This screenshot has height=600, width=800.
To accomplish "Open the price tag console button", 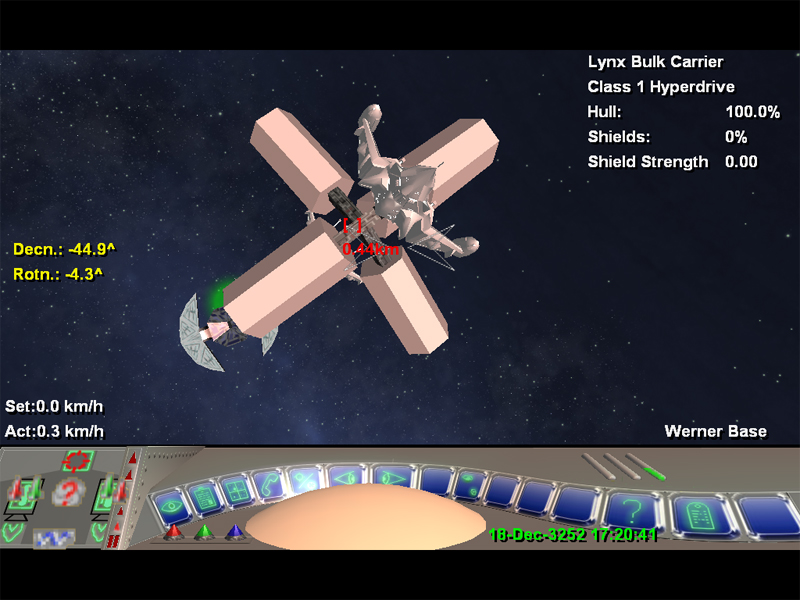I will (x=698, y=513).
